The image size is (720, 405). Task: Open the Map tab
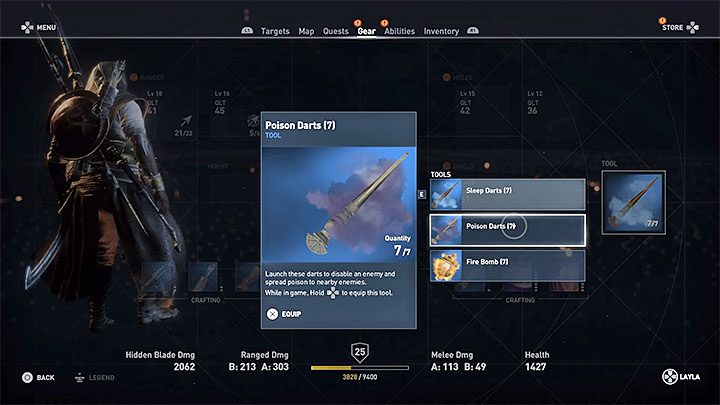(x=306, y=31)
